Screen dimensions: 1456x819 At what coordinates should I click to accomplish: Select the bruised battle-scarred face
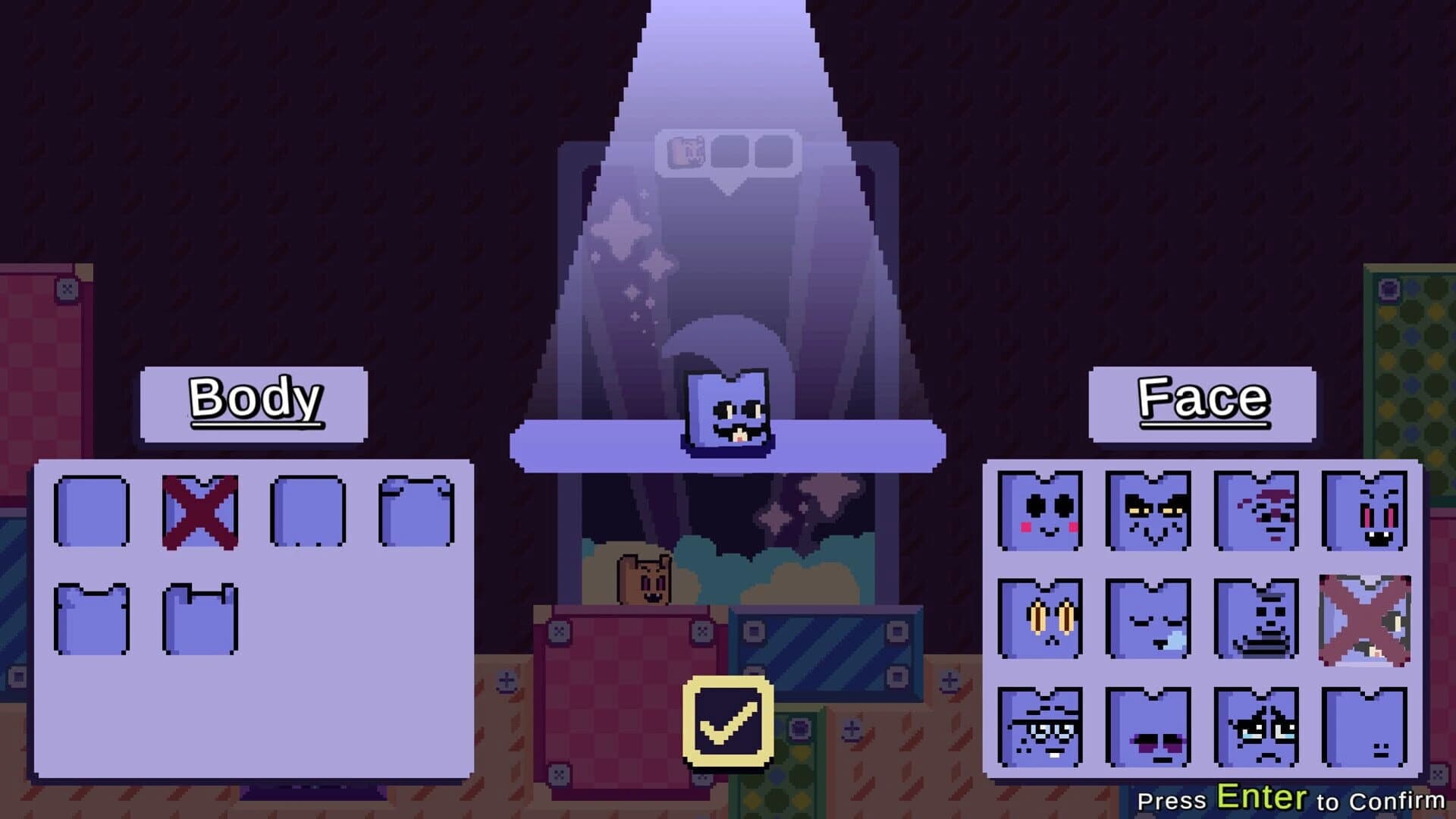tap(1256, 510)
